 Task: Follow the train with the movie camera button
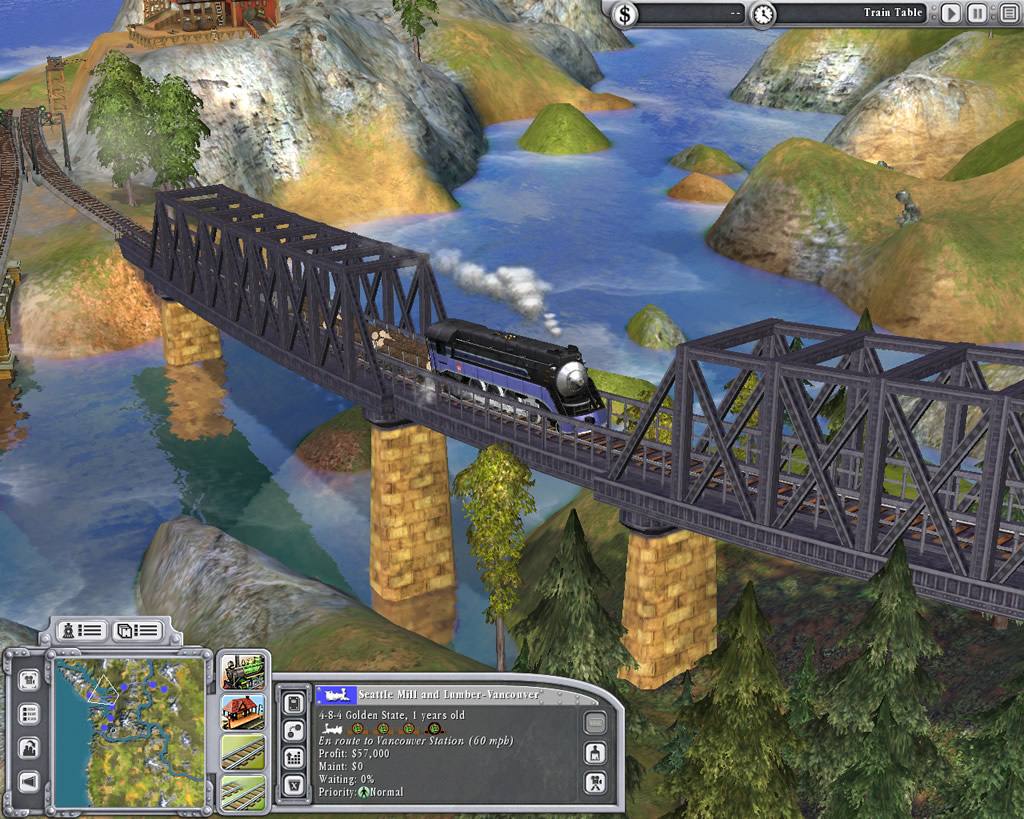(595, 782)
